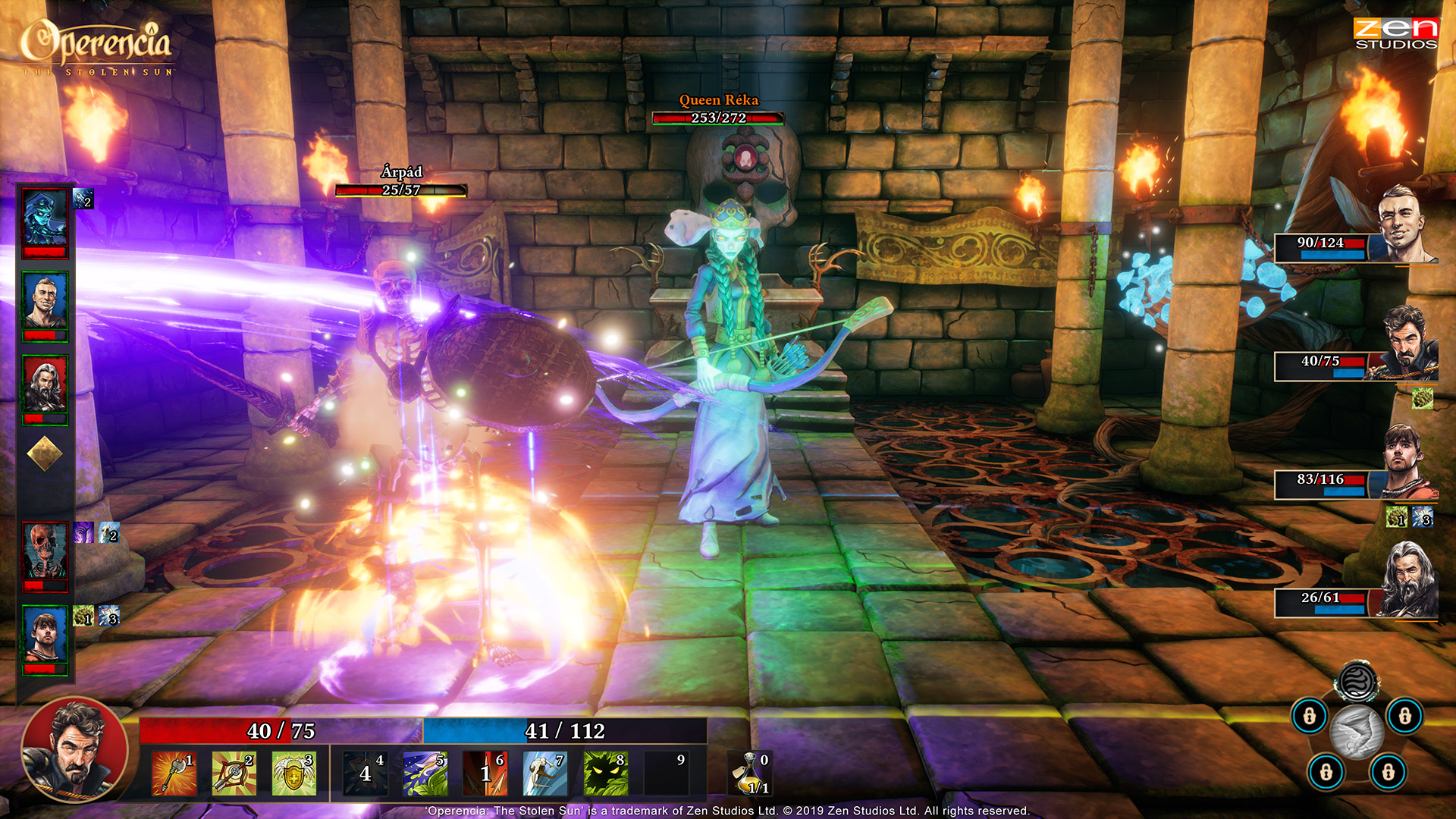This screenshot has height=819, width=1456.
Task: Click the darkened cooldown ability in slot 4
Action: tap(365, 773)
